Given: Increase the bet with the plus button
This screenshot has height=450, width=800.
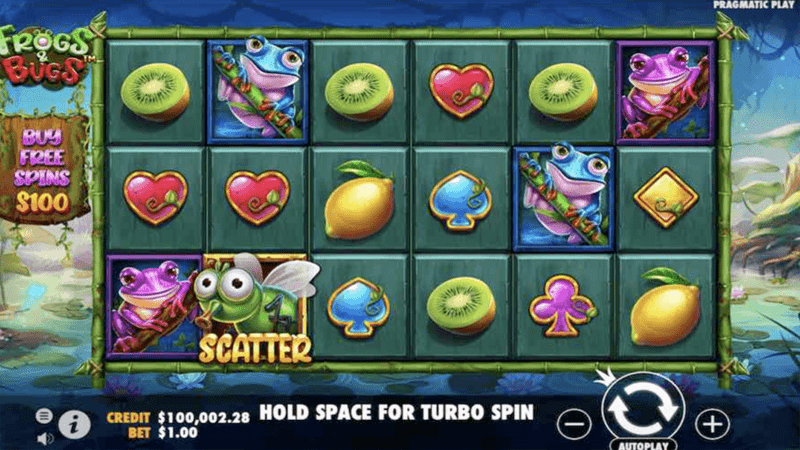Looking at the screenshot, I should pos(712,424).
